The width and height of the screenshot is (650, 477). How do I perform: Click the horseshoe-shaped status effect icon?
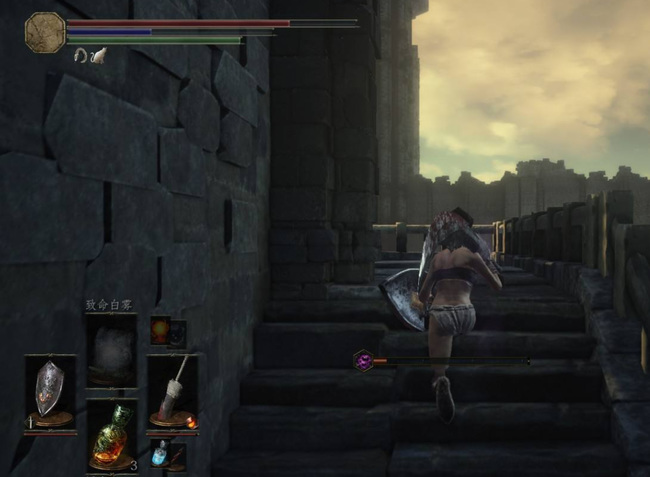tap(80, 56)
